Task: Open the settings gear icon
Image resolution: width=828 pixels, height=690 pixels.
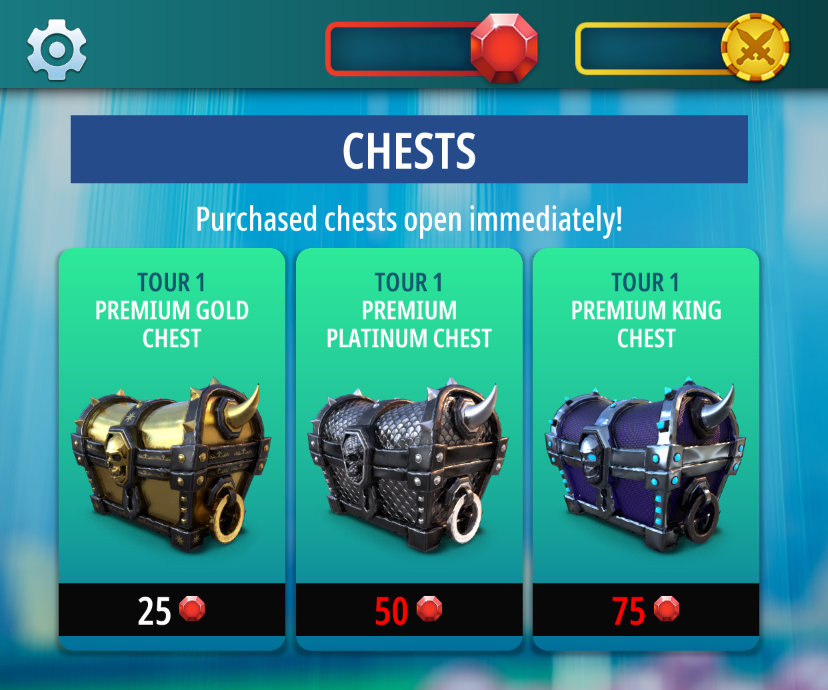Action: click(x=56, y=48)
